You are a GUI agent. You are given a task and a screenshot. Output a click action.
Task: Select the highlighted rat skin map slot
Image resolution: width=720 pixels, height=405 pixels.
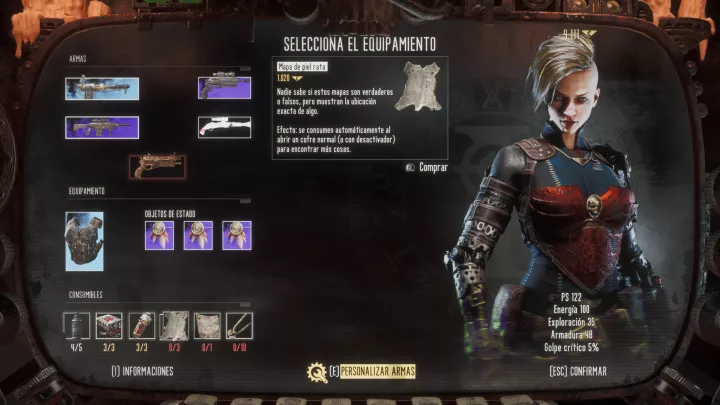point(175,326)
